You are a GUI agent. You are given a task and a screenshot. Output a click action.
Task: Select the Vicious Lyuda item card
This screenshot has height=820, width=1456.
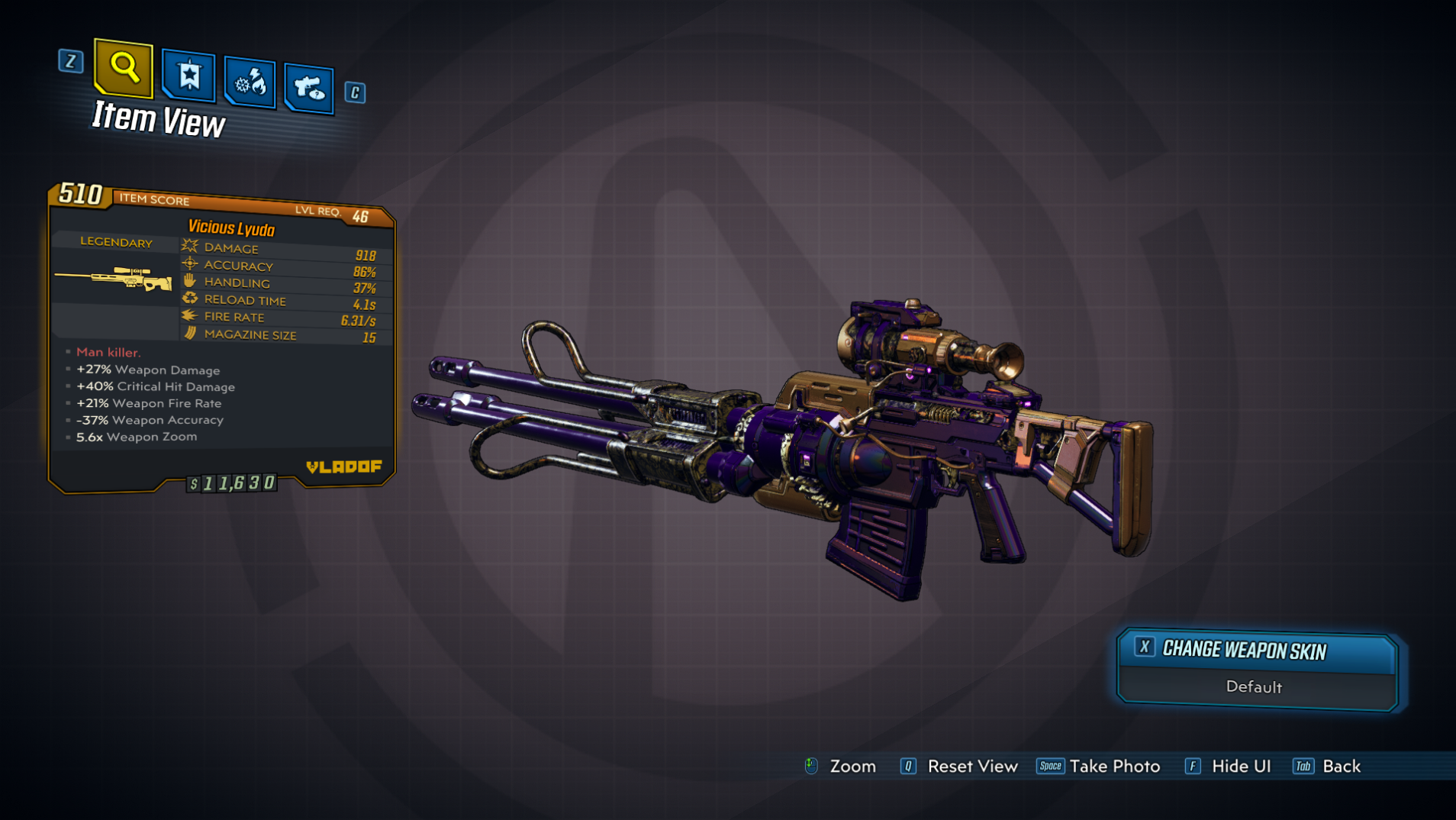(x=221, y=336)
